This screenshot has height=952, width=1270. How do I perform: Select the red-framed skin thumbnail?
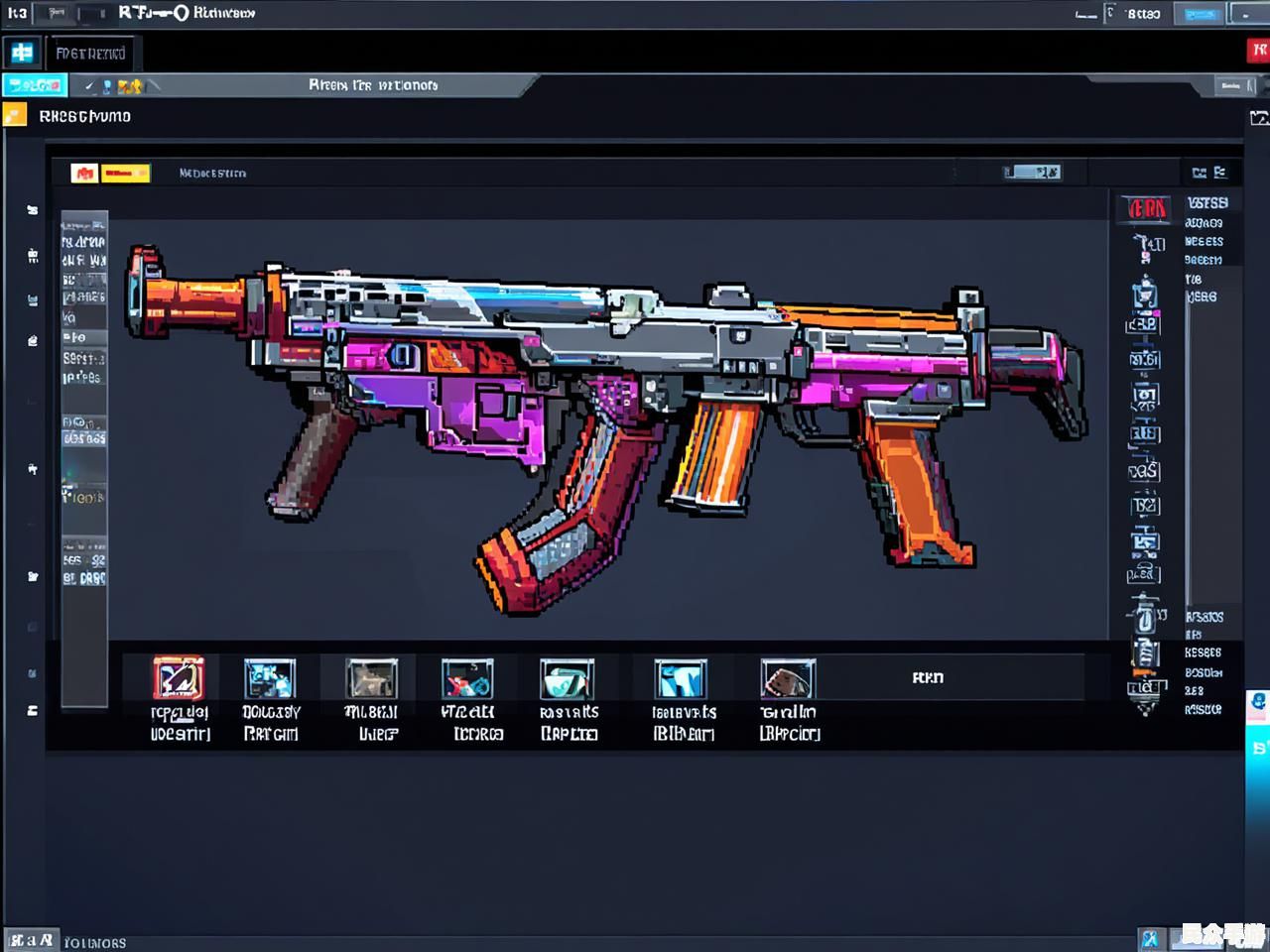click(179, 678)
